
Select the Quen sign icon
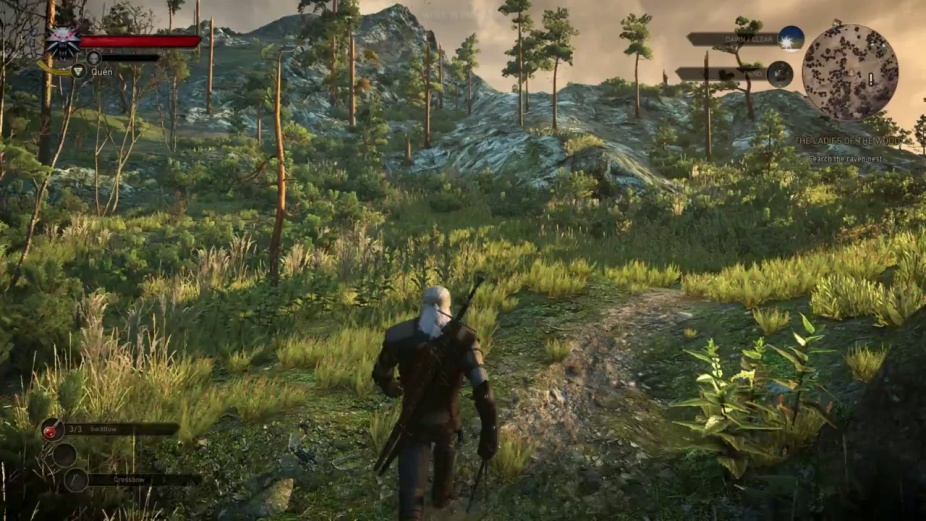pos(78,71)
